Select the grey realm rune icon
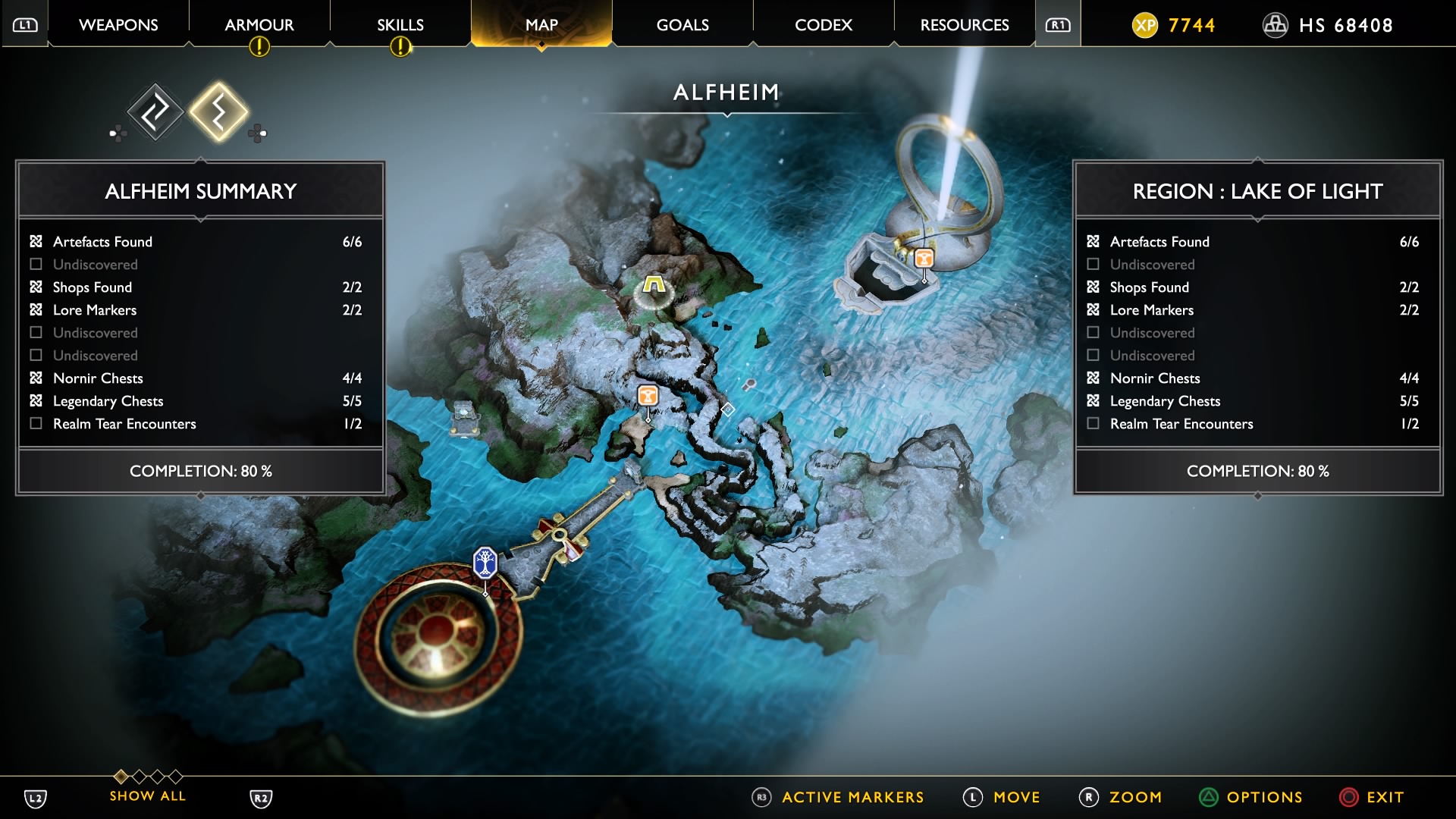1456x819 pixels. click(x=155, y=112)
